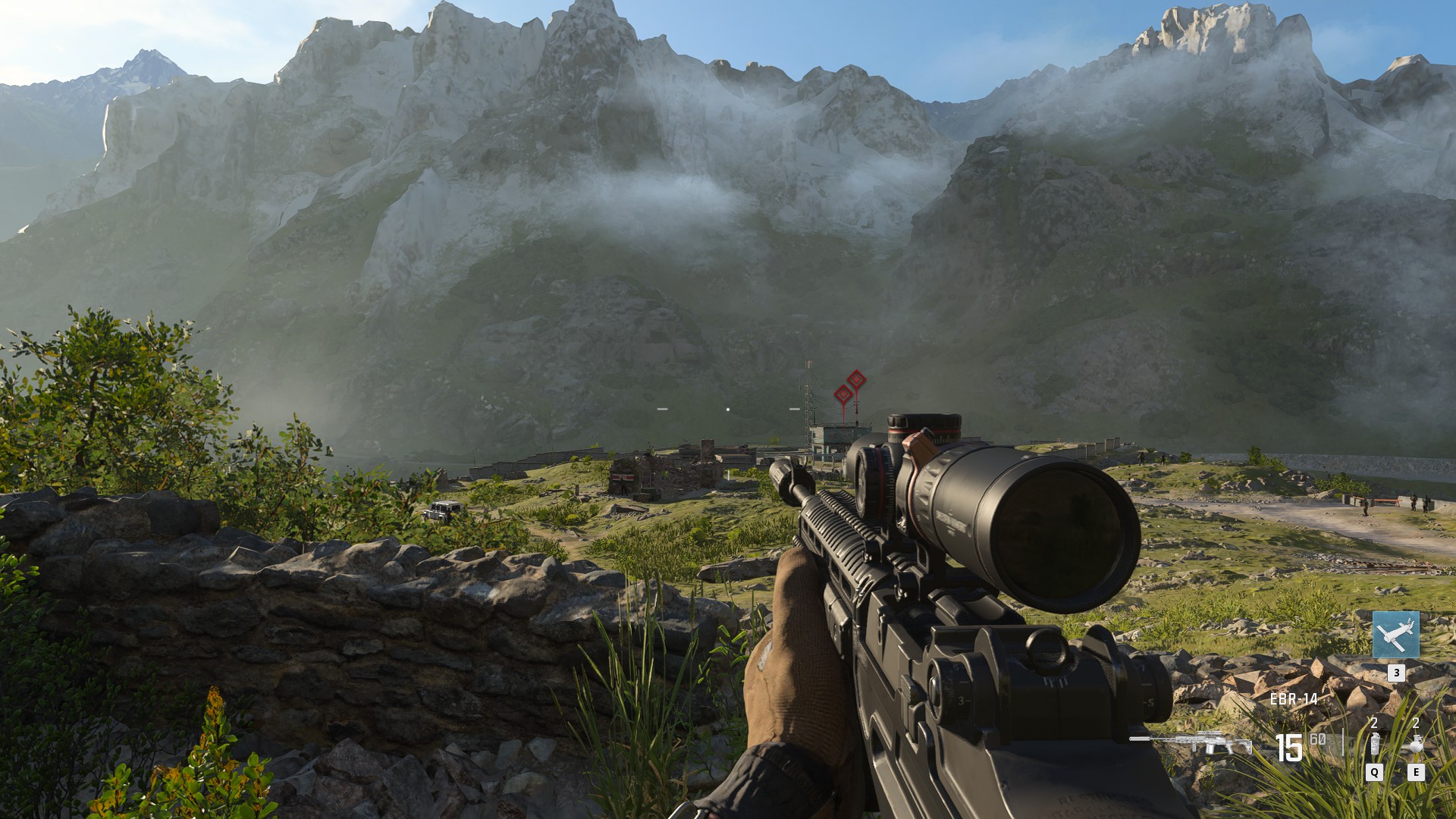Choose the tactical canister grenade icon
Viewport: 1456px width, 819px height.
[x=1374, y=745]
